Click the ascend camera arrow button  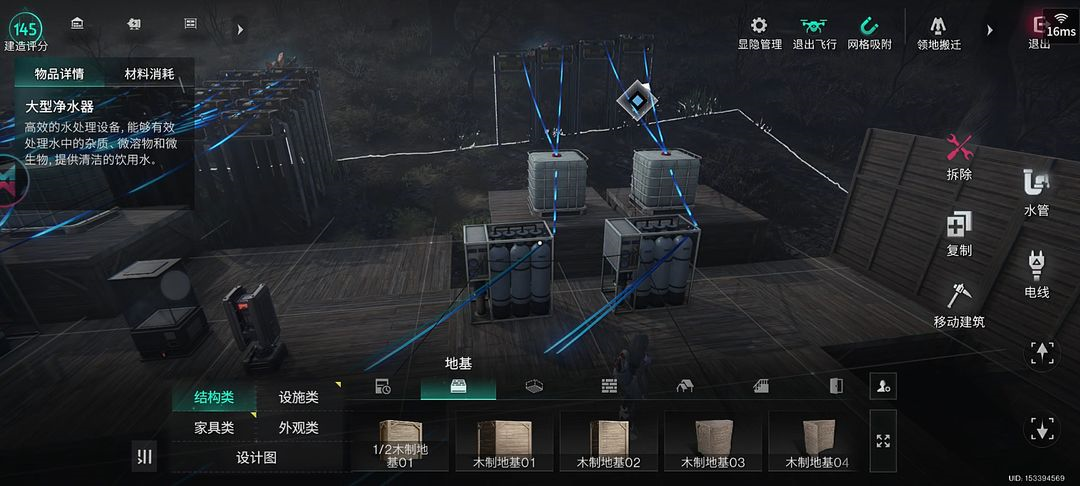[1042, 354]
